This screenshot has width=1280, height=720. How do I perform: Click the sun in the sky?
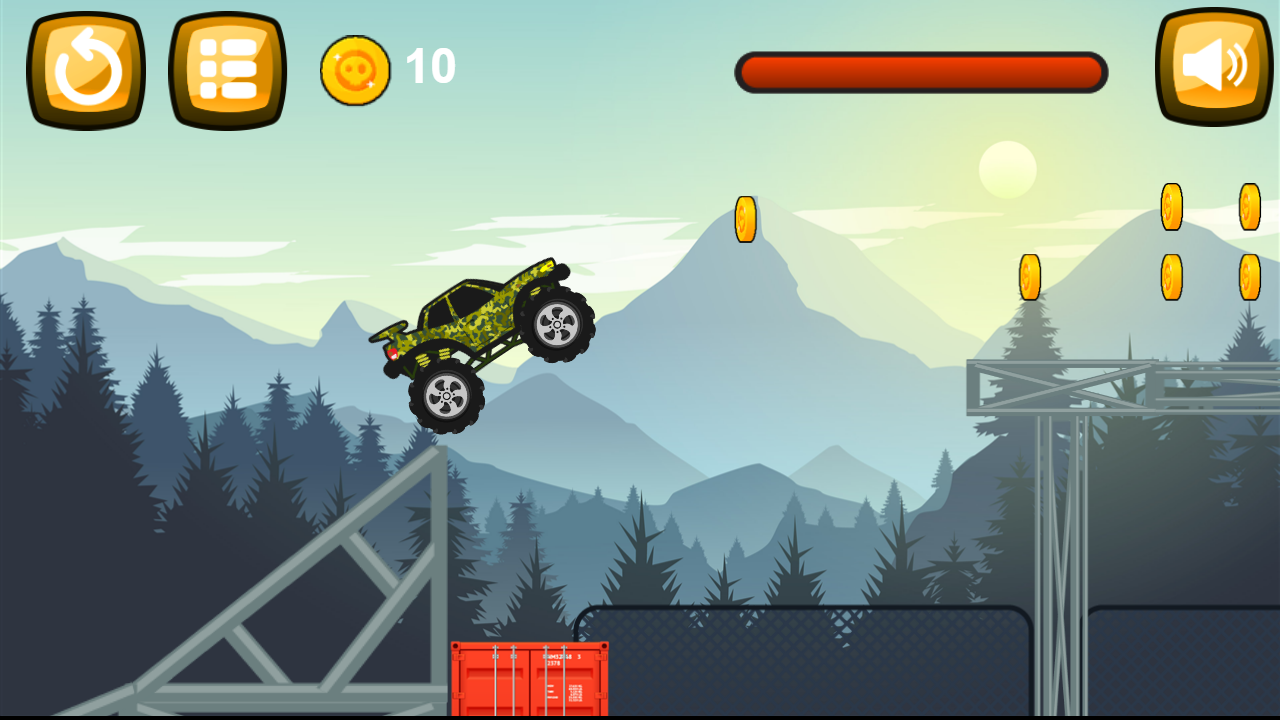(1008, 168)
